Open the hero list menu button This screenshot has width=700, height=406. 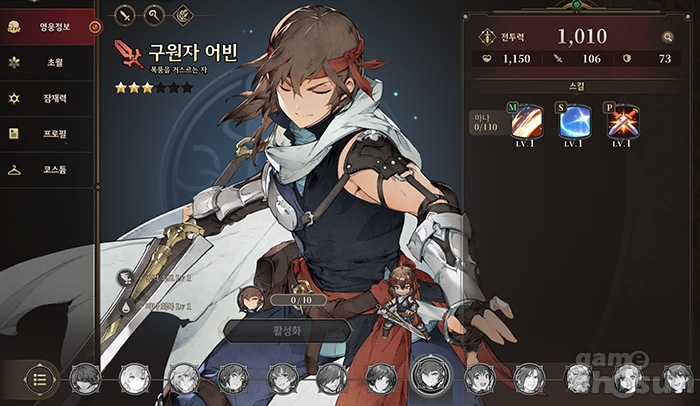40,379
